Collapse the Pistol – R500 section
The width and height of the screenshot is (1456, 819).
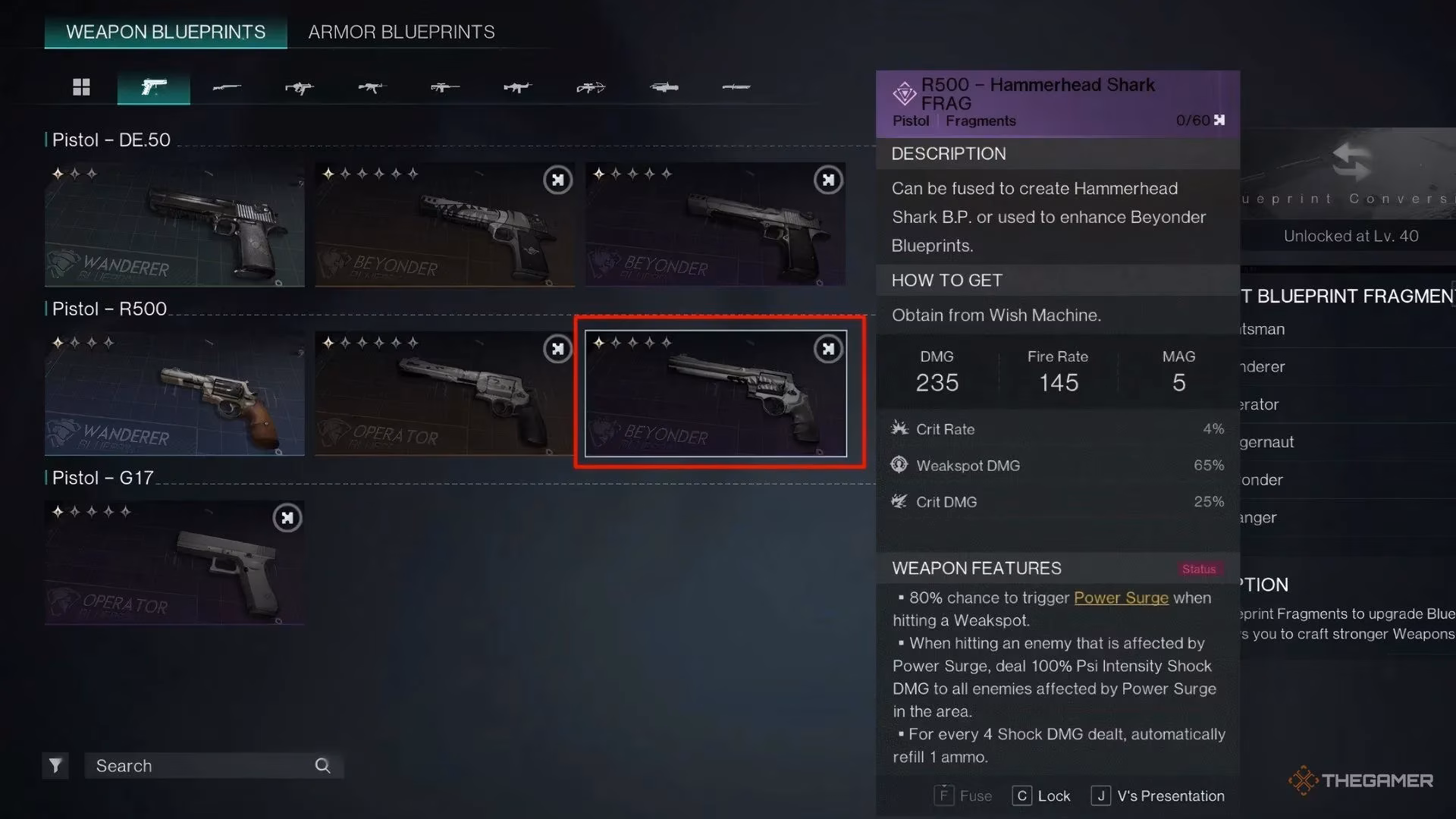108,309
